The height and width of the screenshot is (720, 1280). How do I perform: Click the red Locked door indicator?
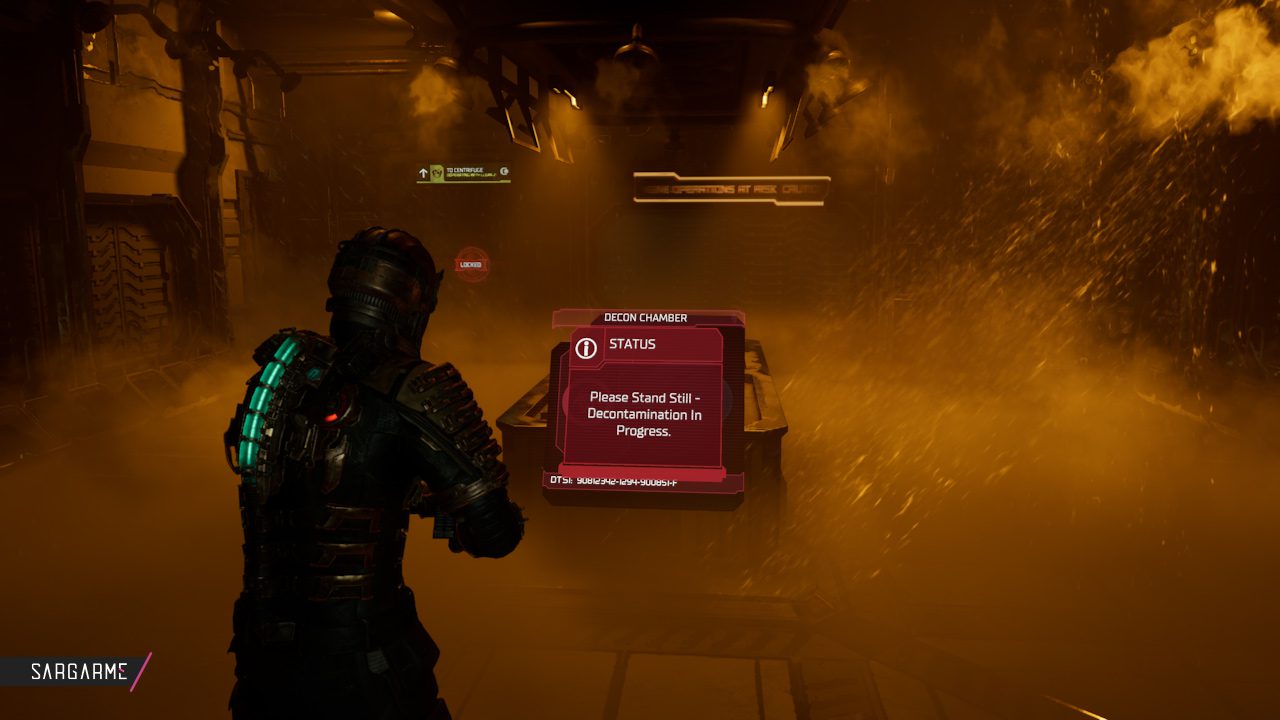[471, 264]
